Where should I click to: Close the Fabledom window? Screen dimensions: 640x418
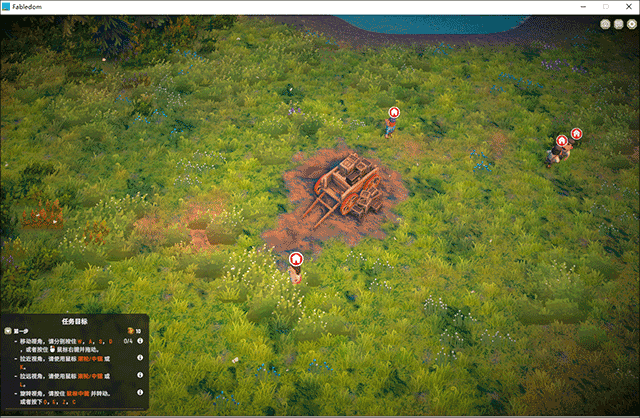point(628,7)
